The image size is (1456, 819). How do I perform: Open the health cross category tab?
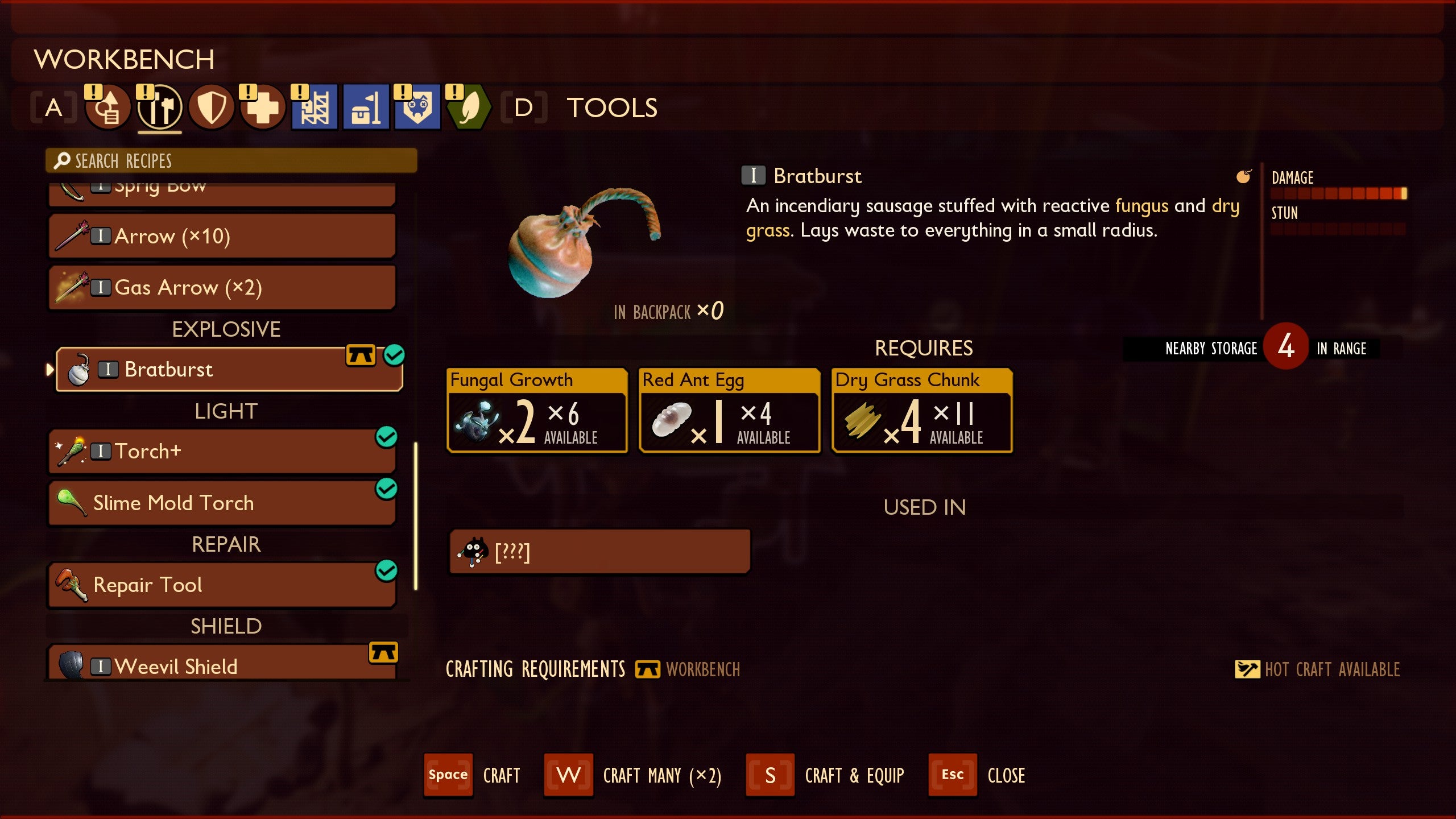click(x=262, y=107)
